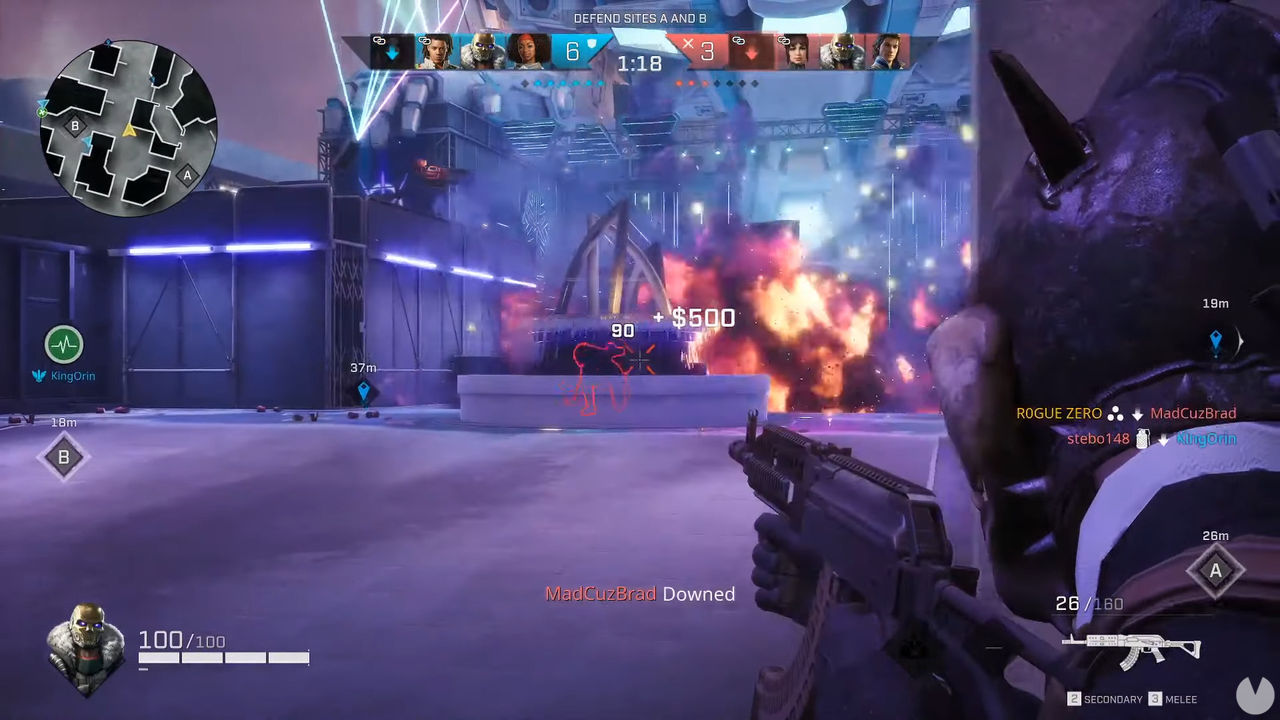
Task: Select the site A marker on the minimap
Action: pos(186,175)
